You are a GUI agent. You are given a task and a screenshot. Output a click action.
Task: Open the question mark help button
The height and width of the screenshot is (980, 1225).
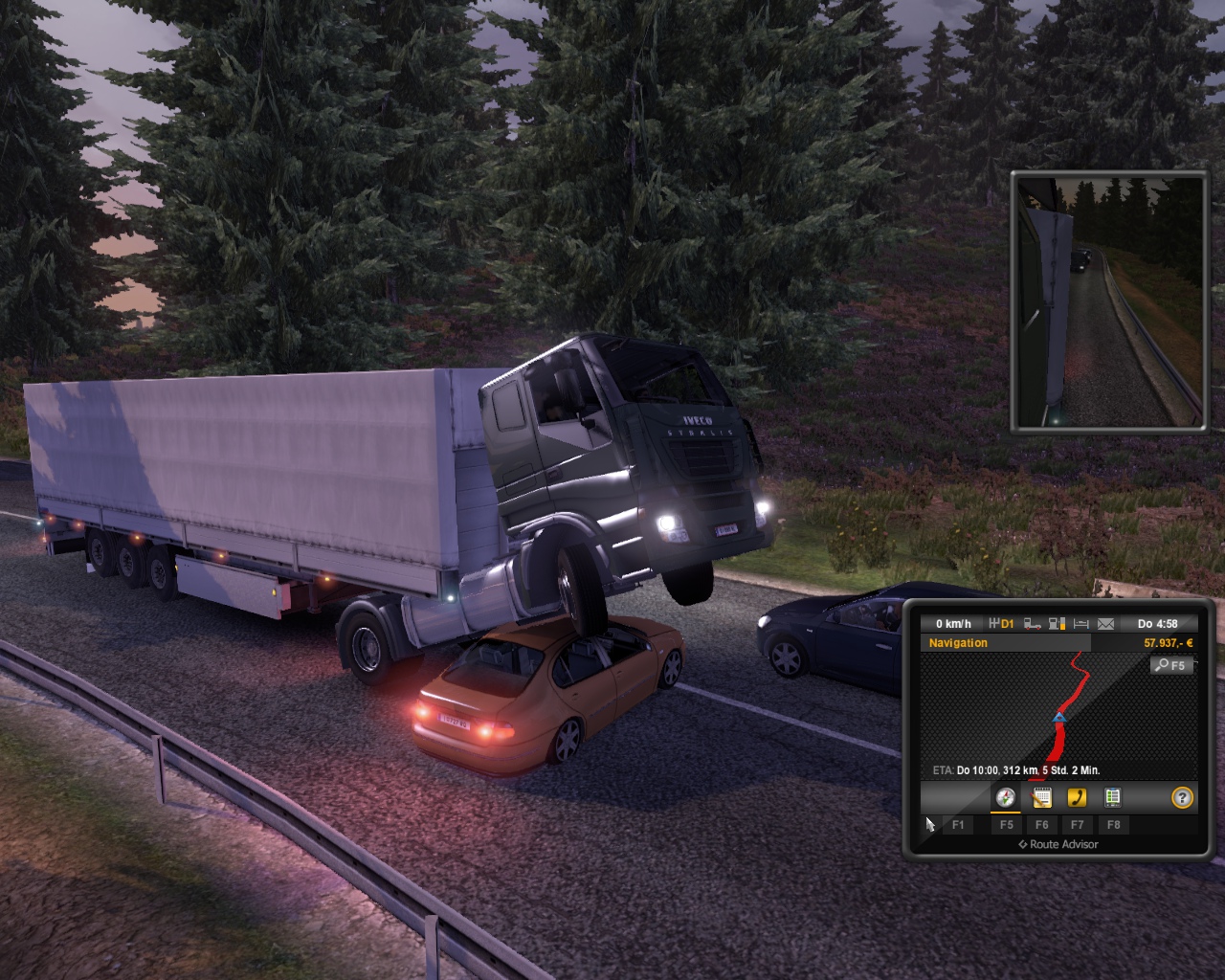tap(1182, 797)
